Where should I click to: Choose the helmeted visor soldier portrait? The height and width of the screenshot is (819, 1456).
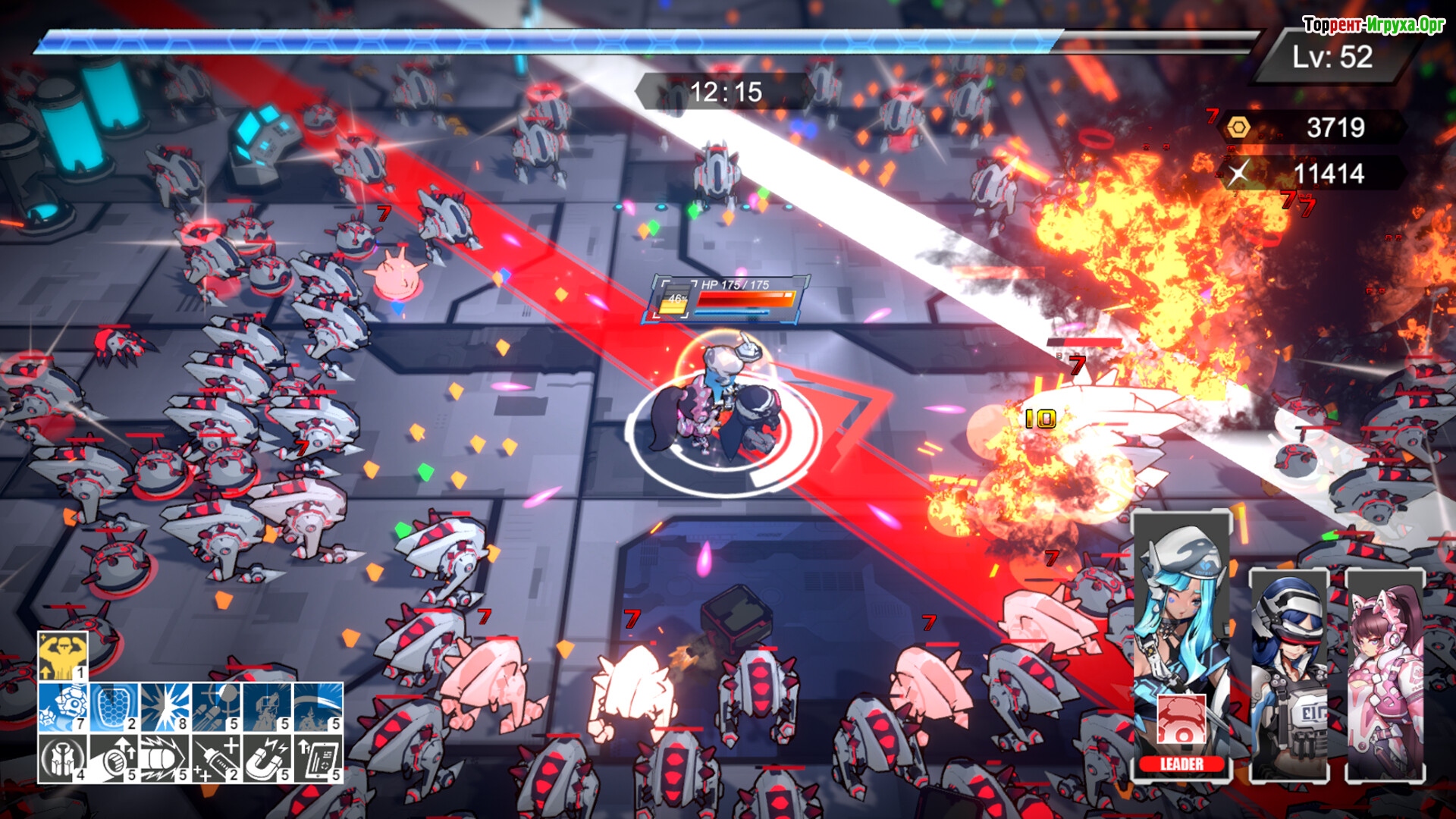pos(1288,675)
